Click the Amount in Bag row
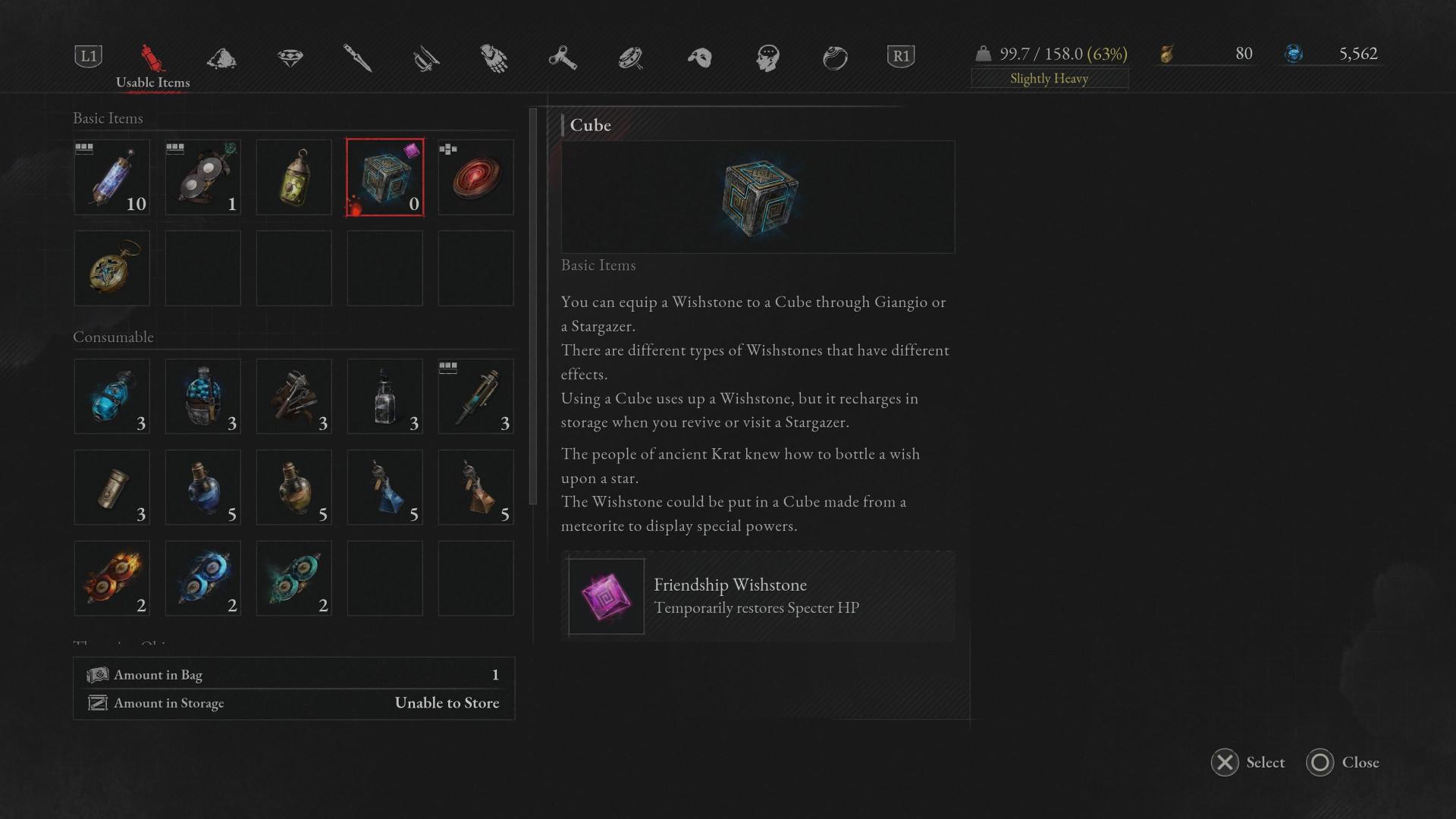The image size is (1456, 819). pyautogui.click(x=293, y=674)
